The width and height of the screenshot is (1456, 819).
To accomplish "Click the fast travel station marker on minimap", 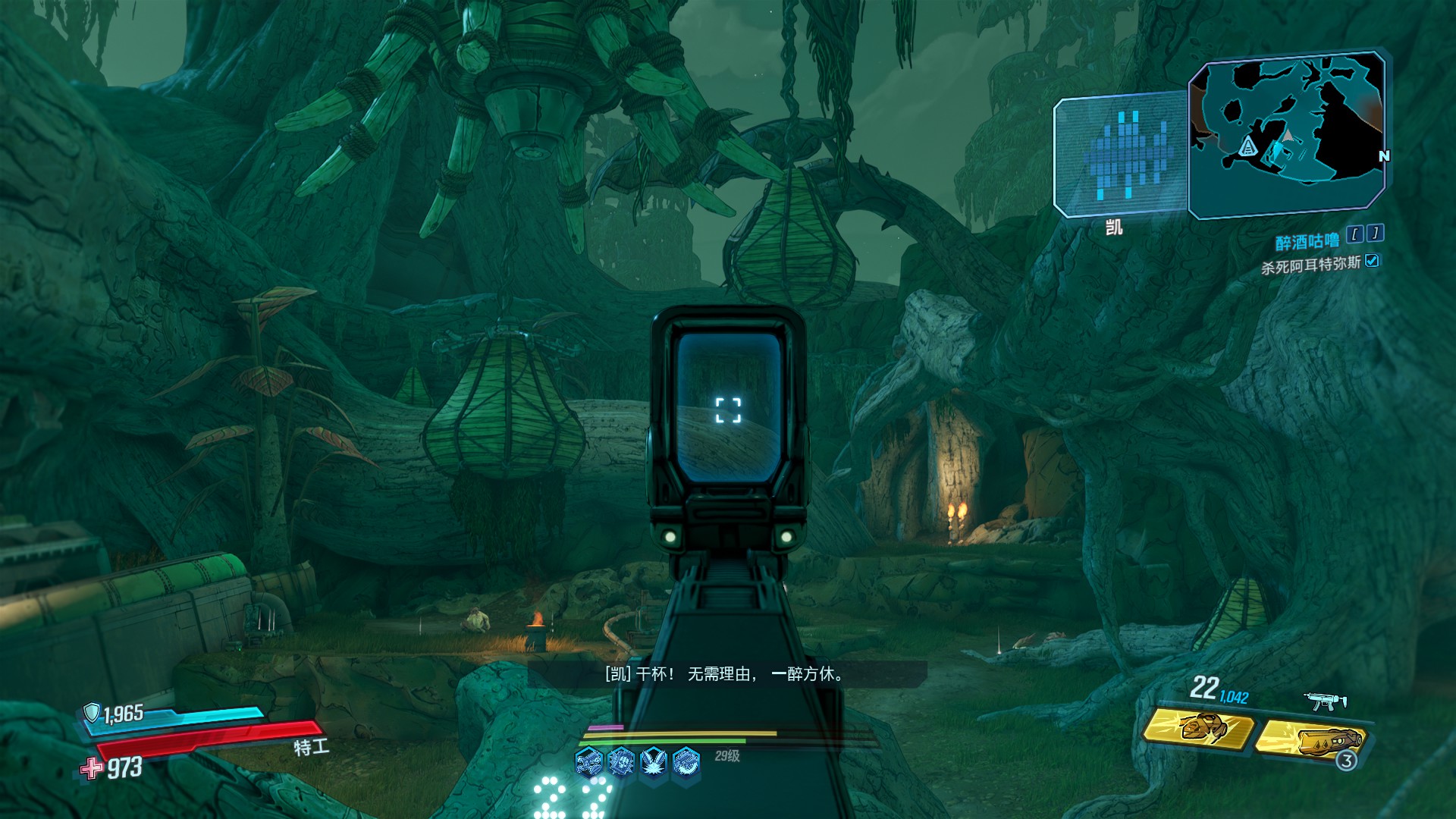I will pos(1247,146).
